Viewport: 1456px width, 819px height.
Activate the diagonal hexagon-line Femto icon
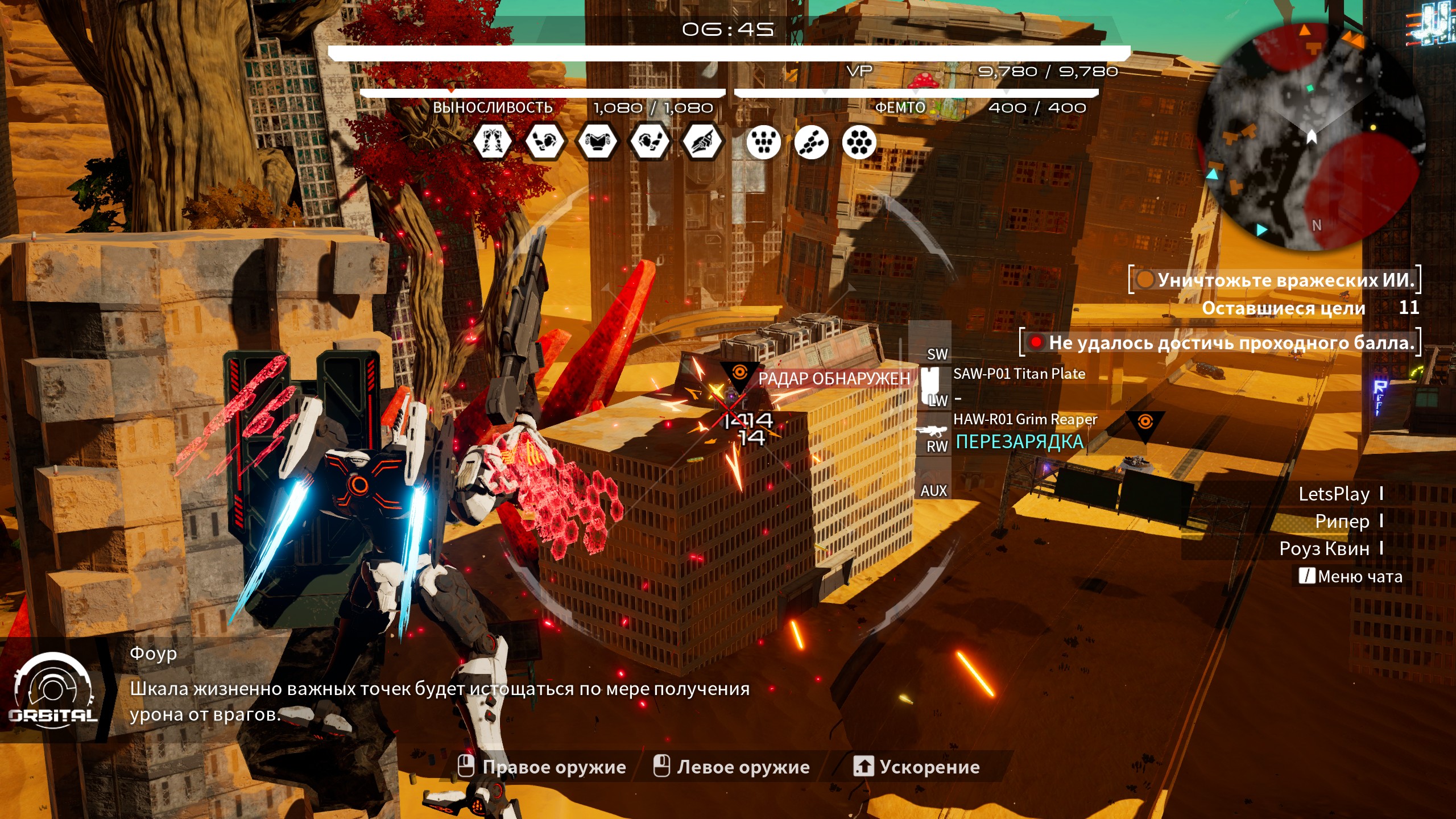click(812, 141)
